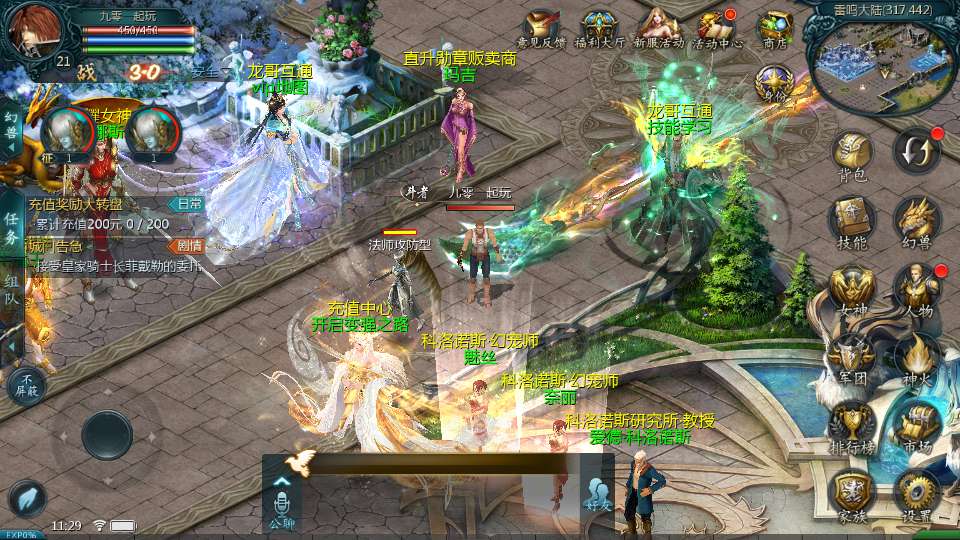Image resolution: width=960 pixels, height=540 pixels.
Task: Open the 背包 backpack icon
Action: pyautogui.click(x=852, y=155)
